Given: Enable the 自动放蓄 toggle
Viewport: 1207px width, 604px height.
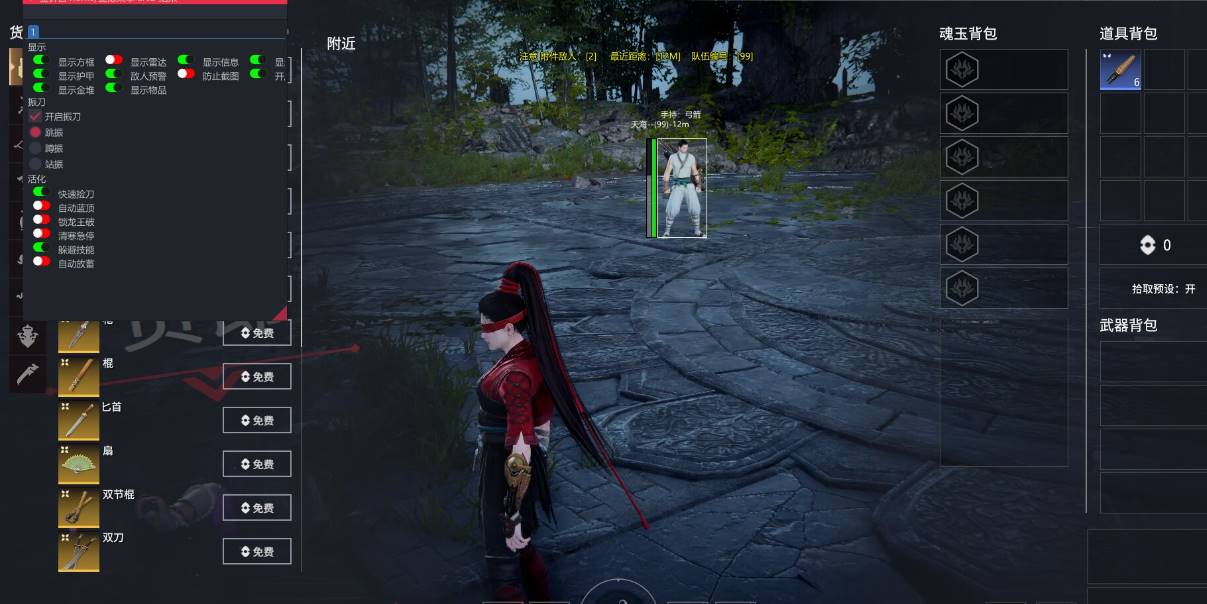Looking at the screenshot, I should pos(41,263).
